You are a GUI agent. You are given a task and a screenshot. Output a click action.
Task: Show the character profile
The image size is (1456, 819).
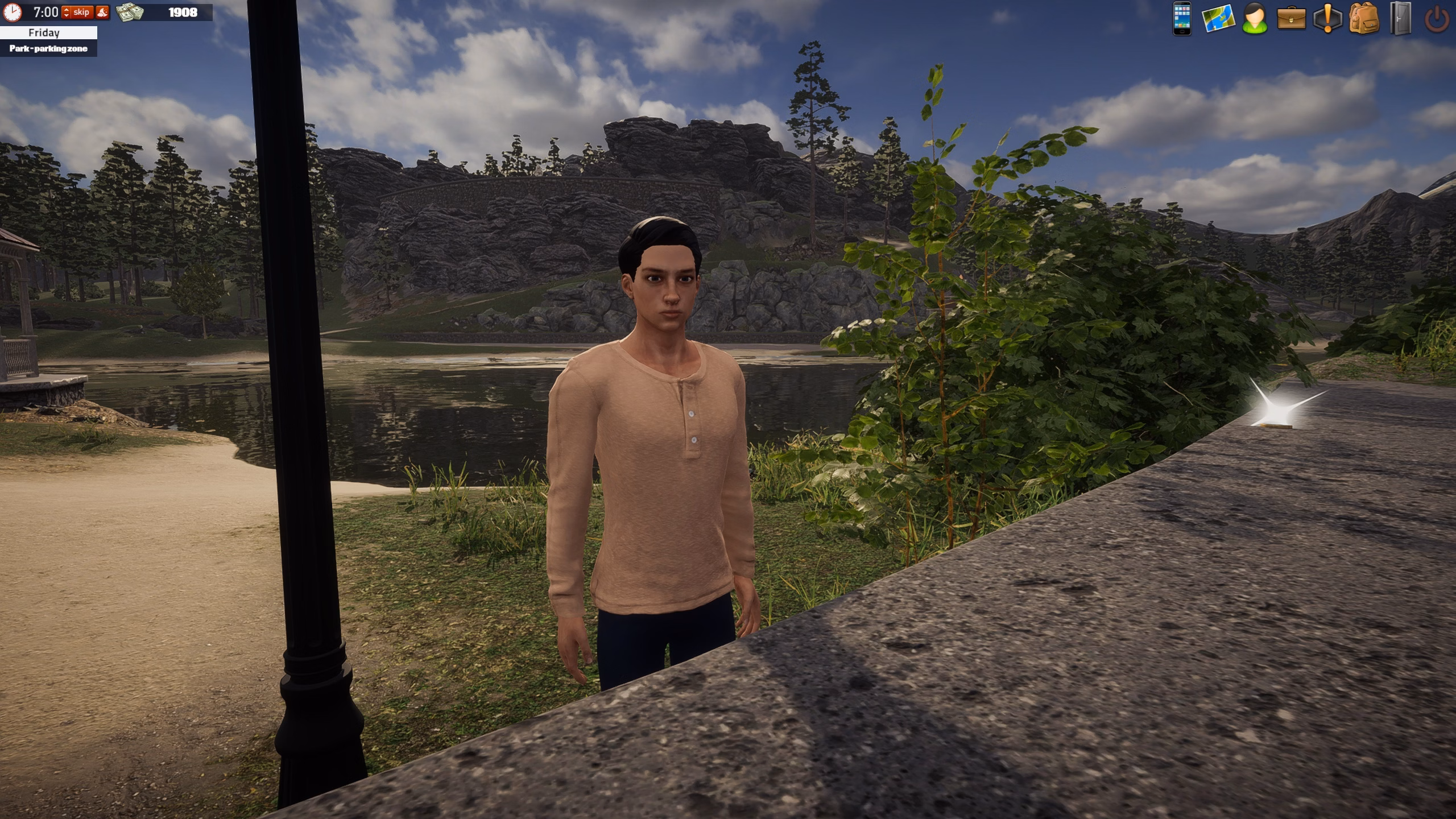(1255, 18)
